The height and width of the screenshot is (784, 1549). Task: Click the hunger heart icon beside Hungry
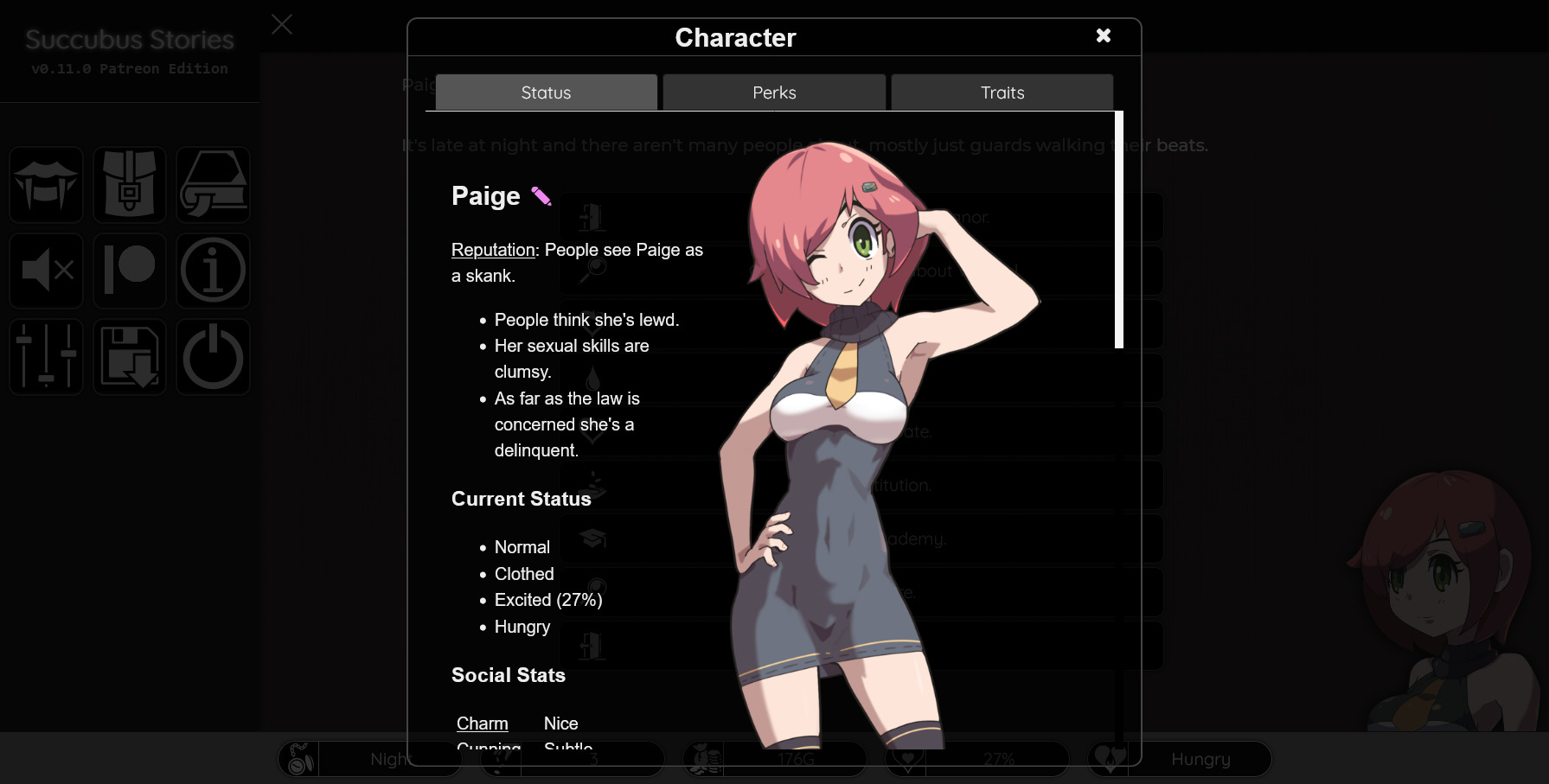click(x=1111, y=759)
